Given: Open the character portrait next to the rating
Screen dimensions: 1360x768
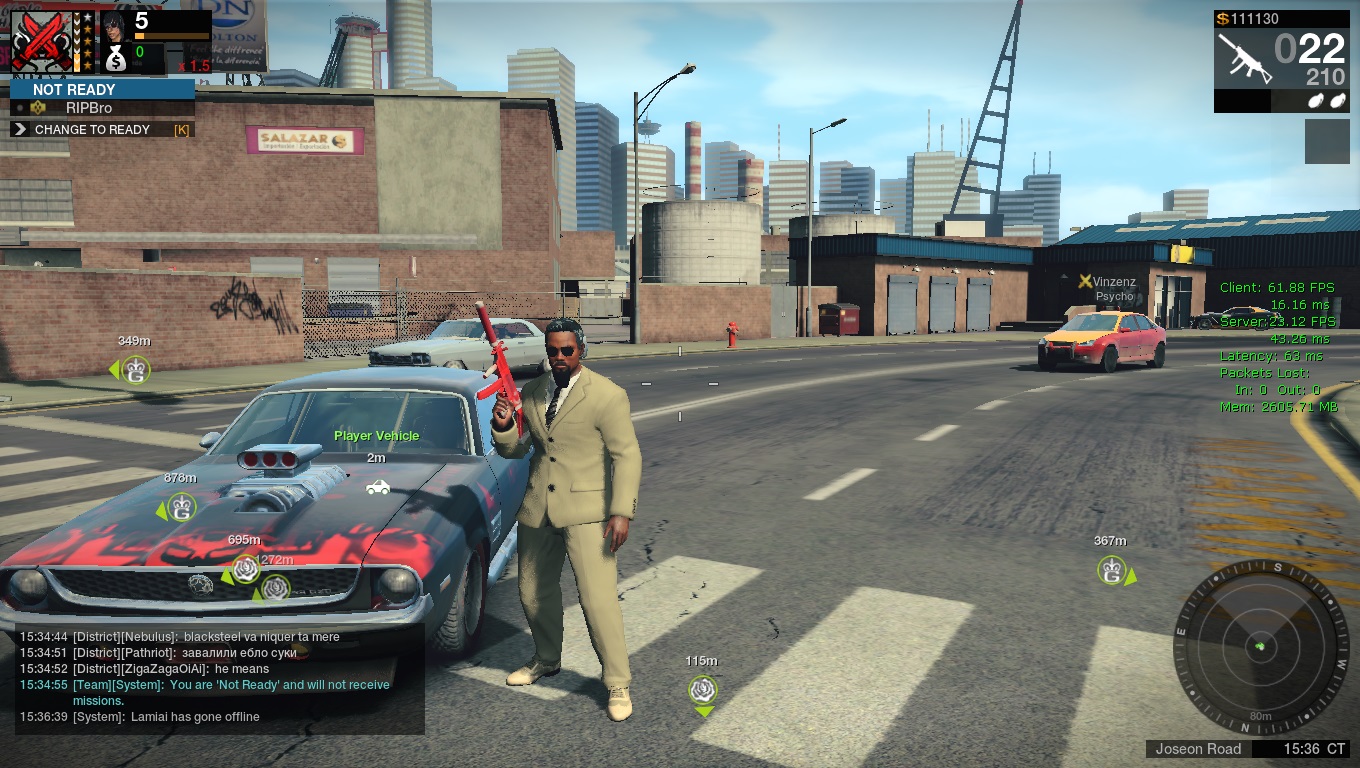Looking at the screenshot, I should pos(115,23).
